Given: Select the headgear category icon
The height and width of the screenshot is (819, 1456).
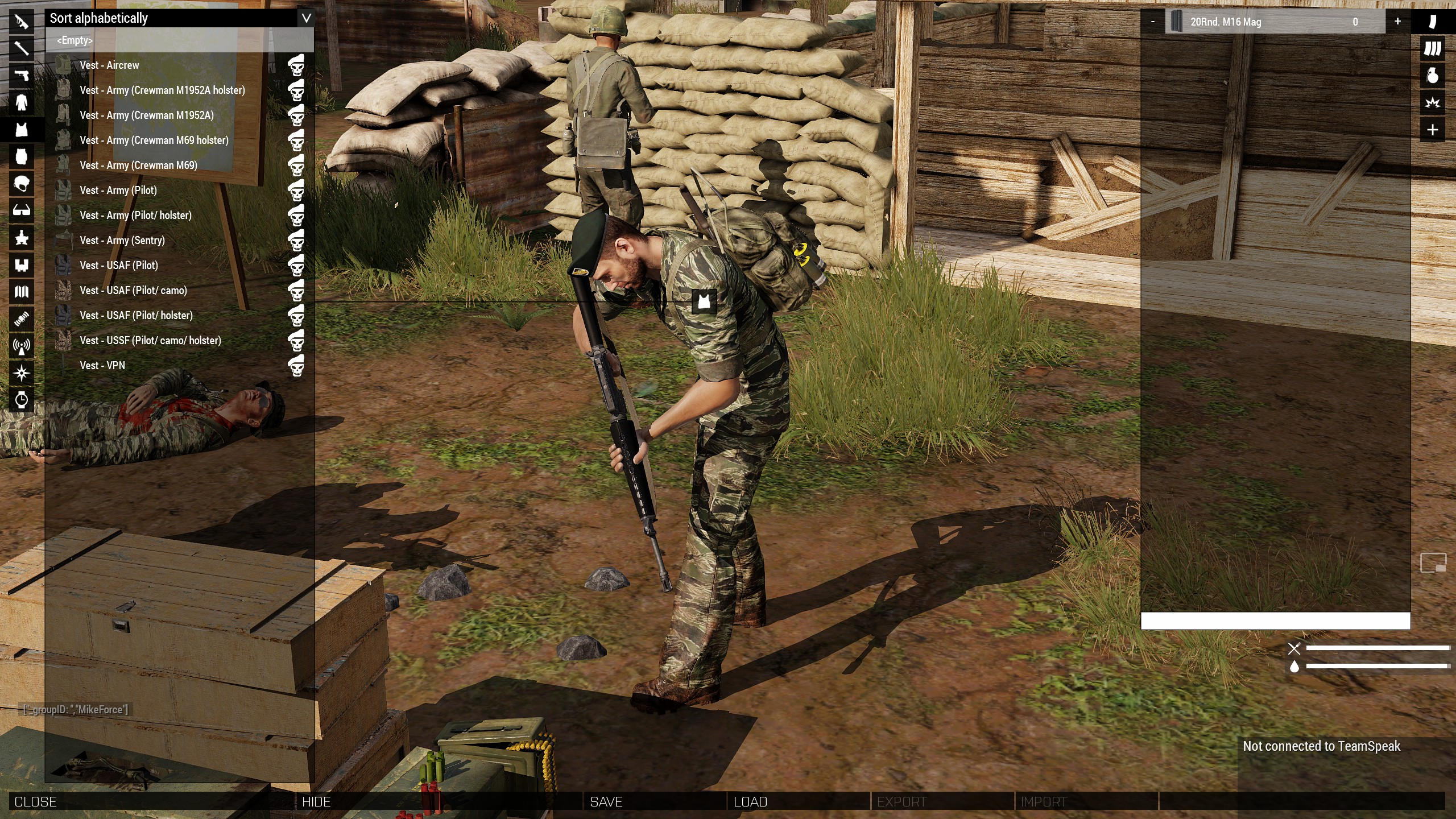Looking at the screenshot, I should click(22, 184).
